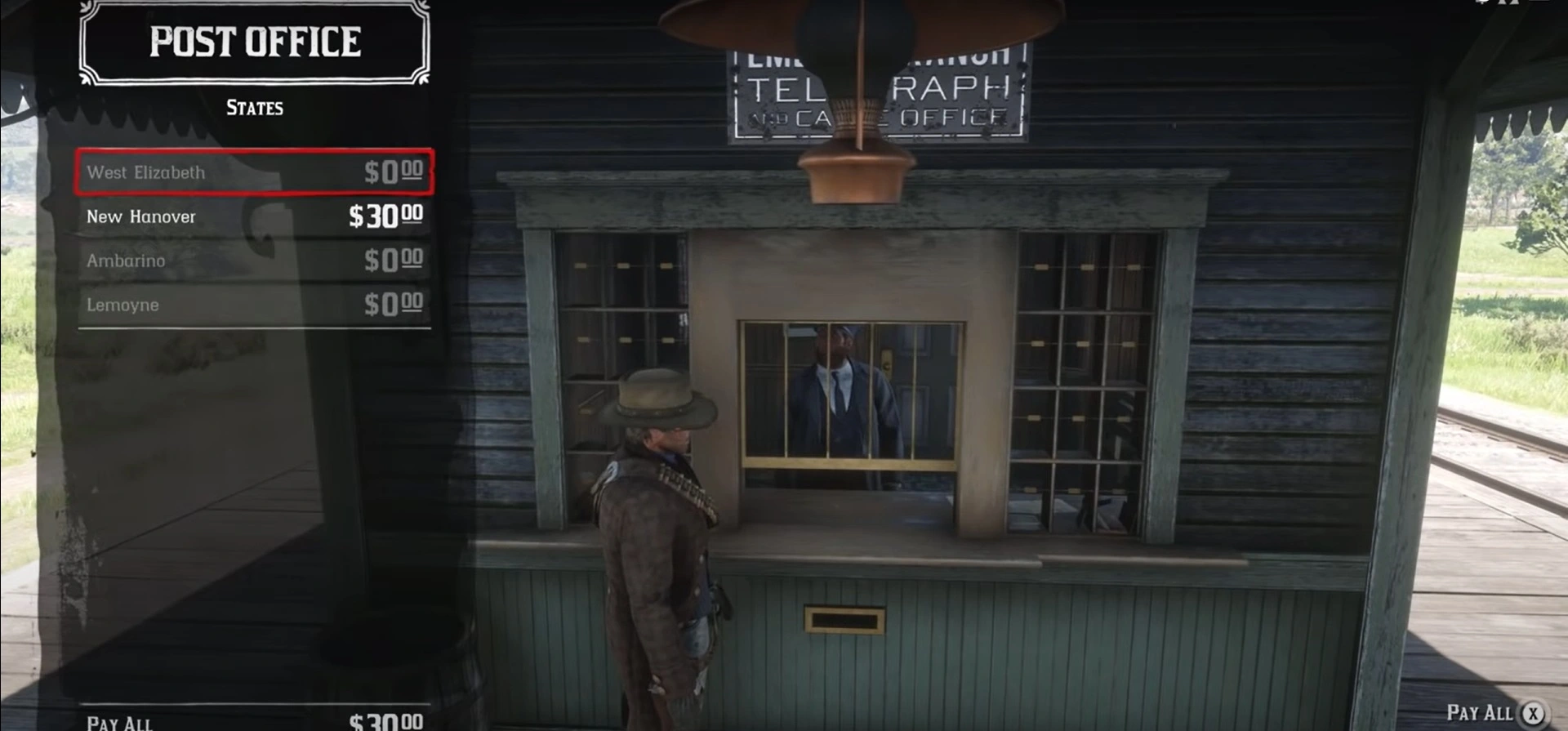
Task: Click the States section heading
Action: (x=253, y=107)
